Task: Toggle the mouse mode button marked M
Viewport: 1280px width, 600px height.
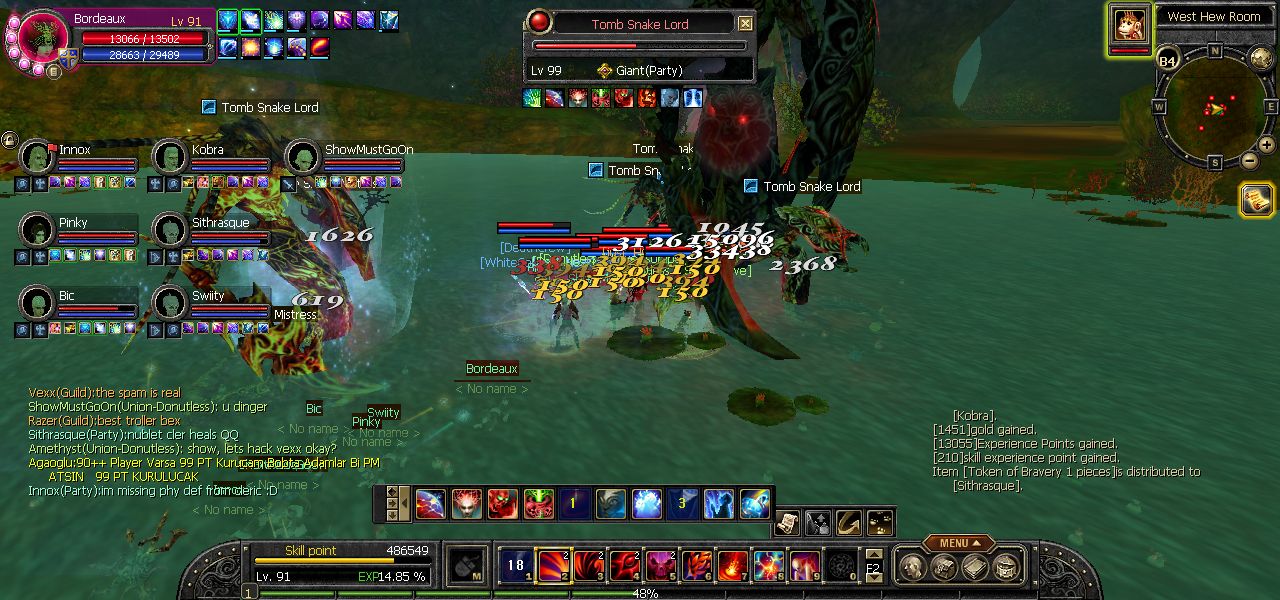Action: pos(467,566)
